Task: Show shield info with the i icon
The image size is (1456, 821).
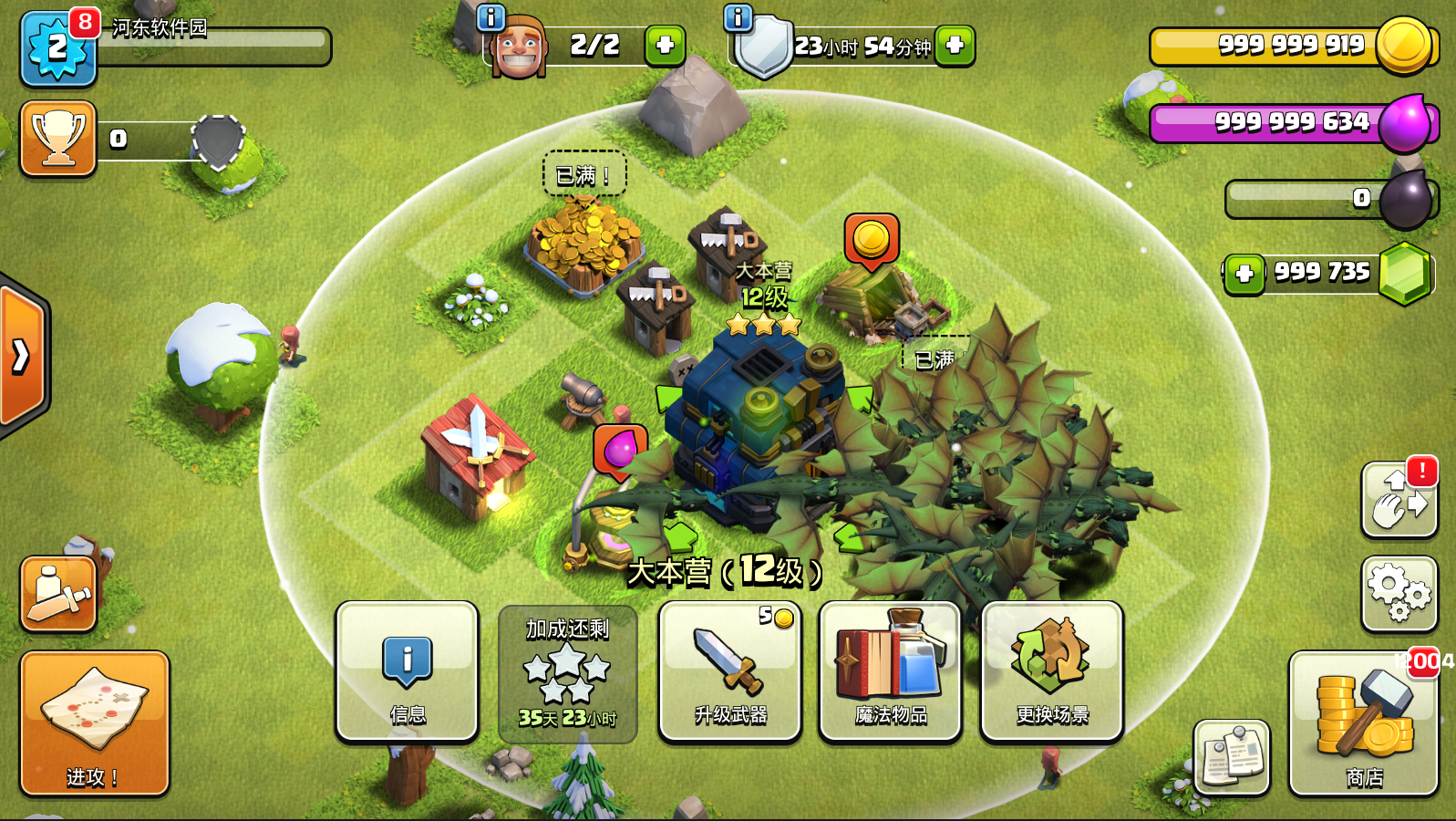Action: pos(738,17)
